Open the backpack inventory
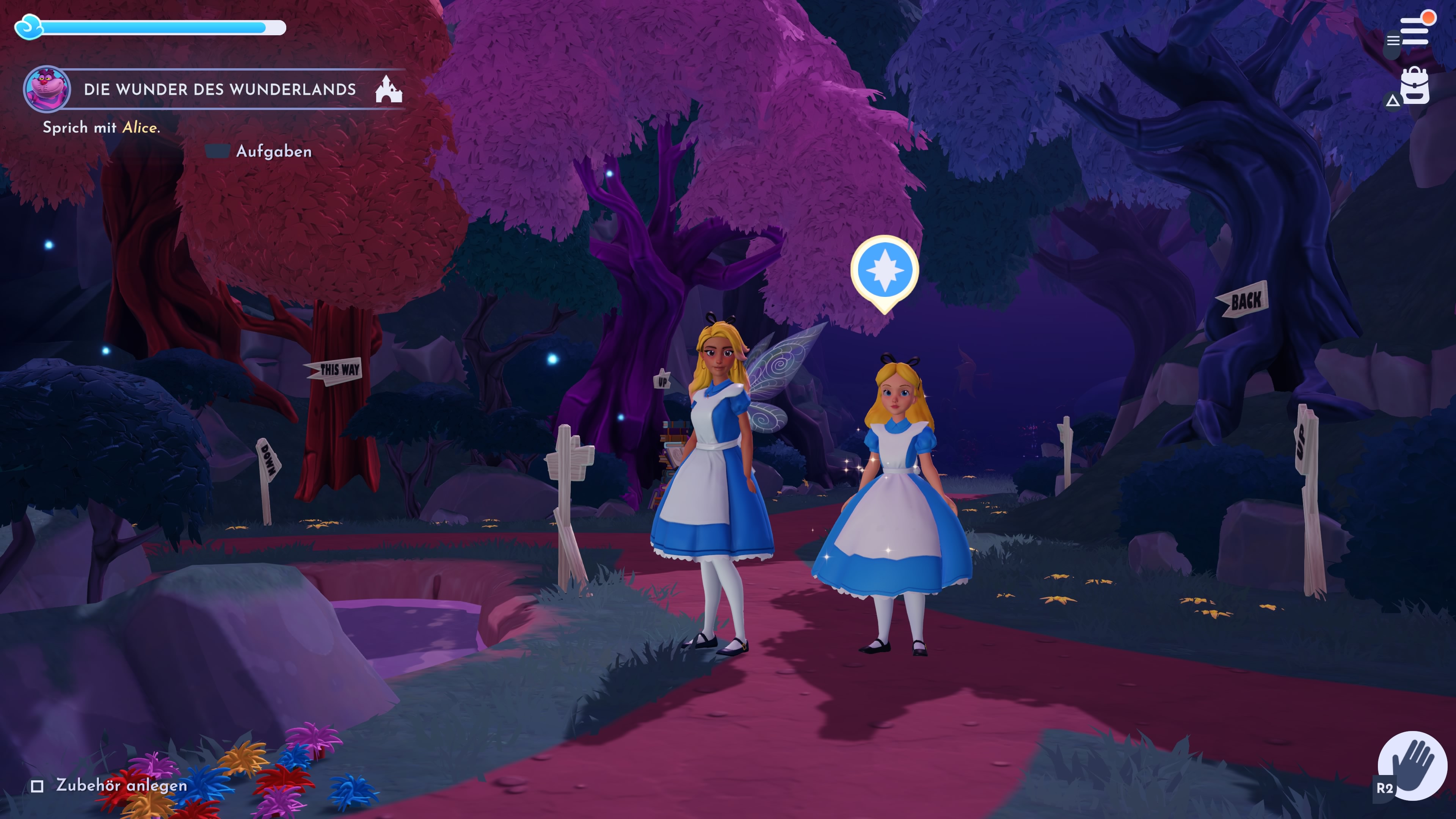This screenshot has width=1456, height=819. [1414, 86]
